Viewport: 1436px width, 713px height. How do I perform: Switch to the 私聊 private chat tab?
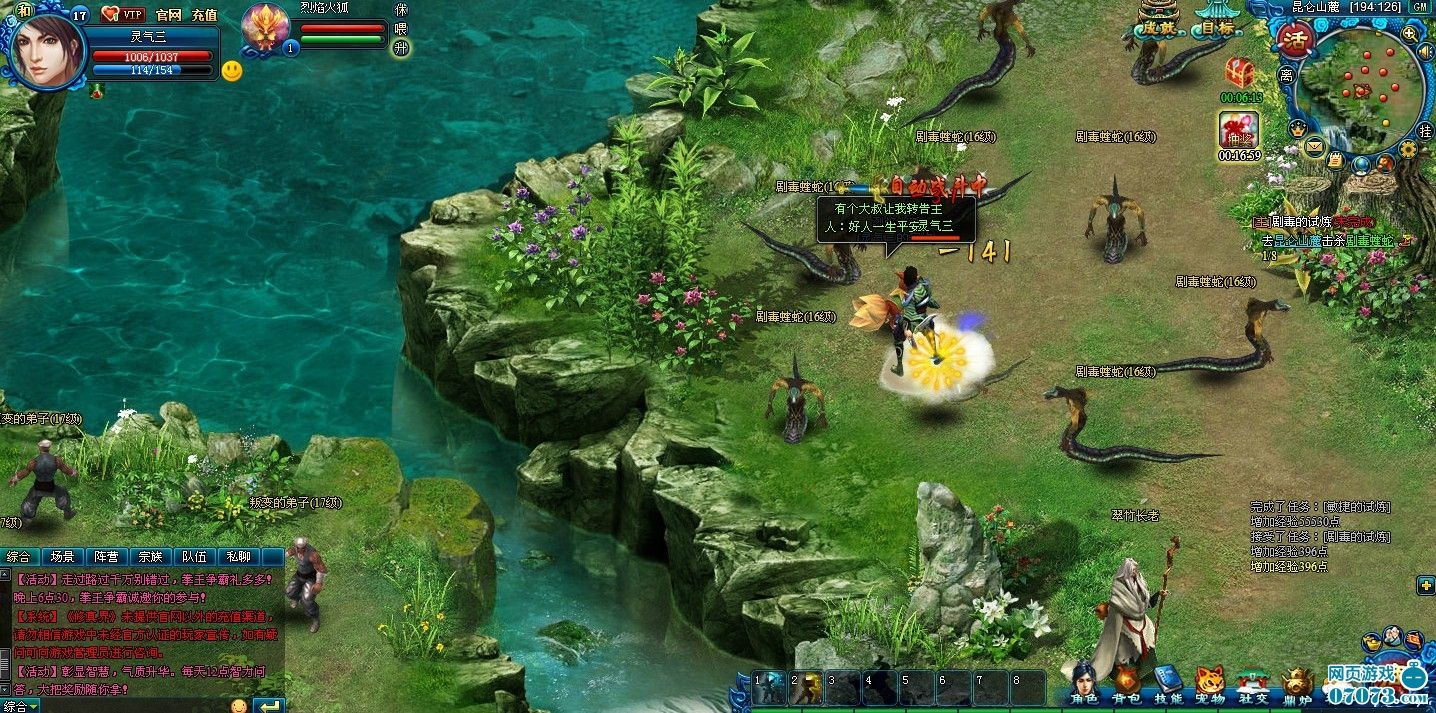click(x=238, y=557)
